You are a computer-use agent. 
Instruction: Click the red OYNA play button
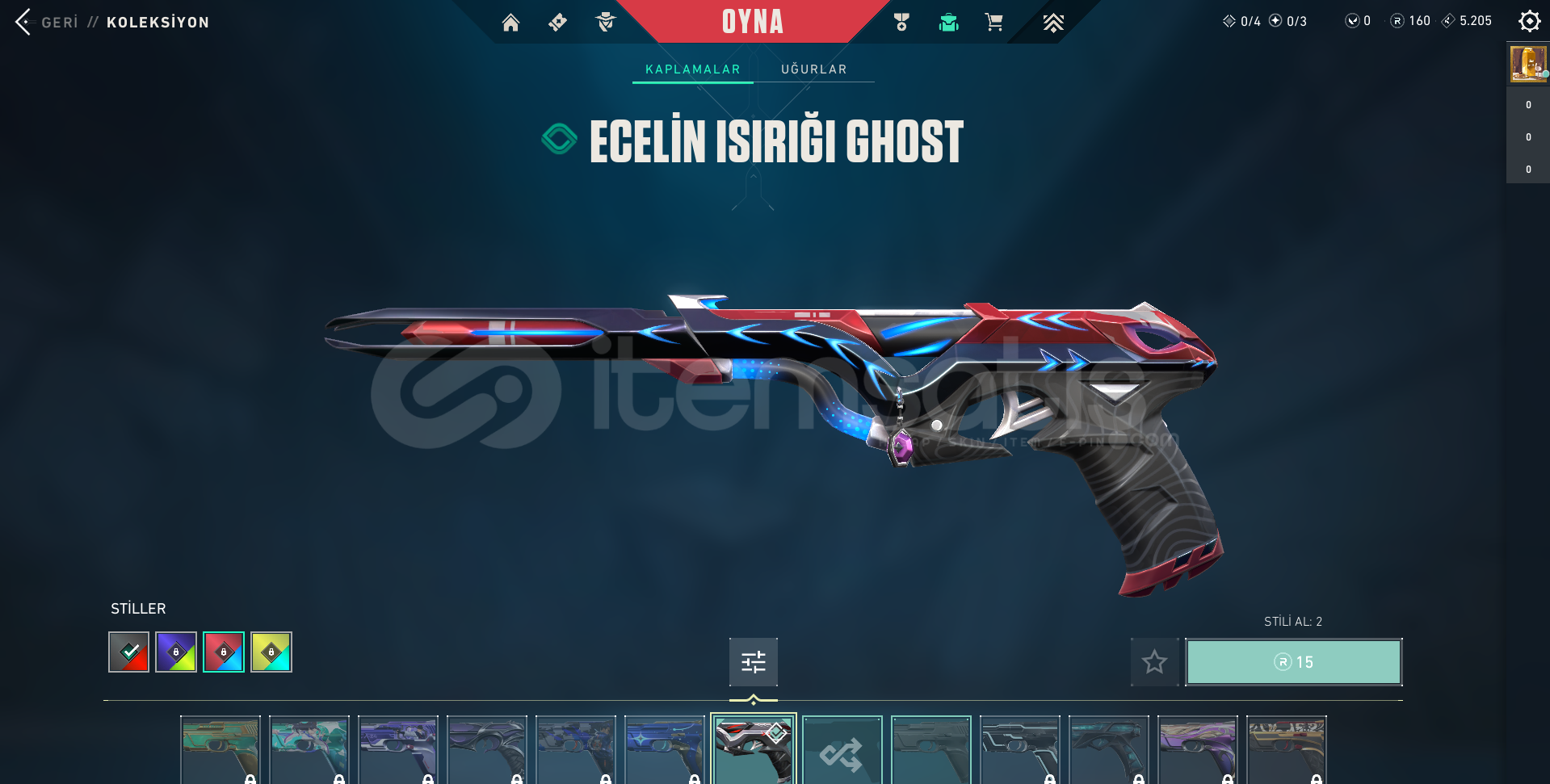click(x=752, y=22)
